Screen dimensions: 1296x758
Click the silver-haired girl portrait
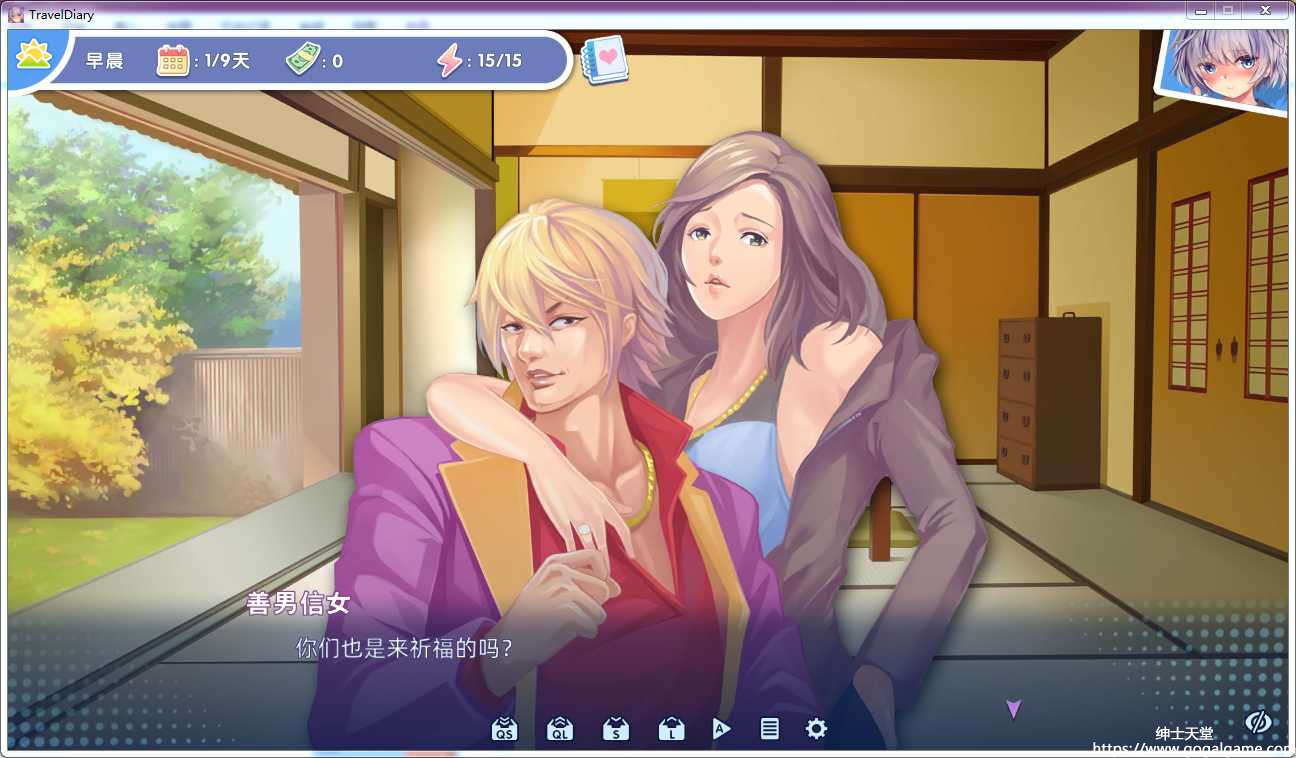pyautogui.click(x=1226, y=68)
